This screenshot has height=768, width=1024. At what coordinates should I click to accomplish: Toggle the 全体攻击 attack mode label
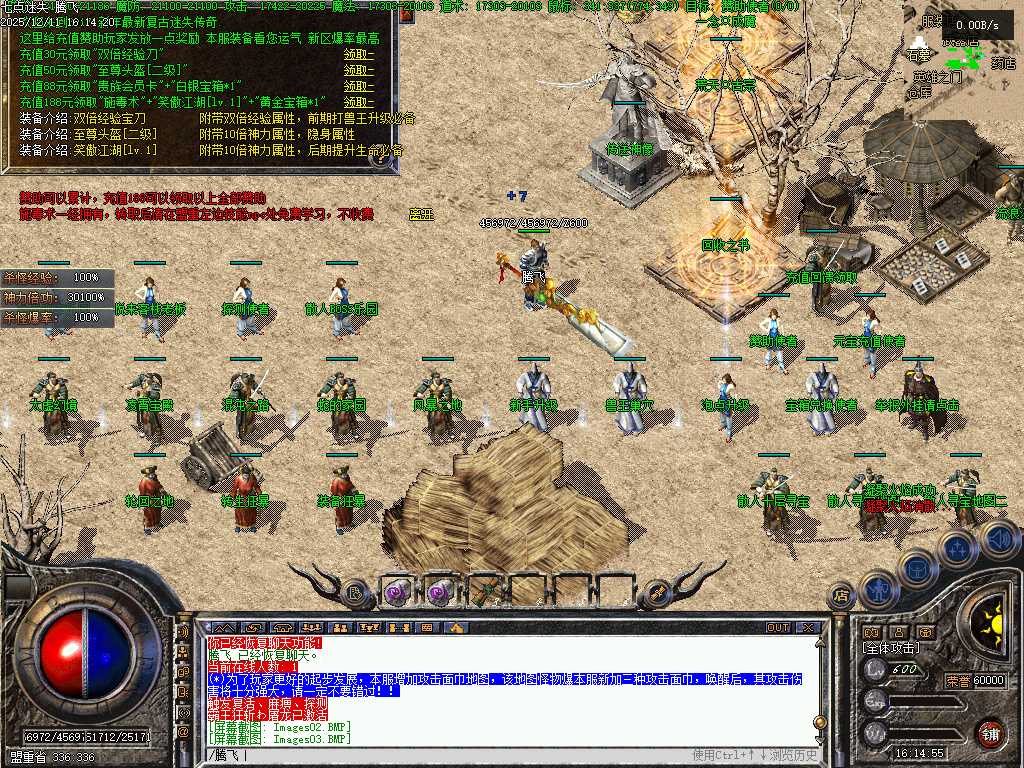[x=891, y=648]
